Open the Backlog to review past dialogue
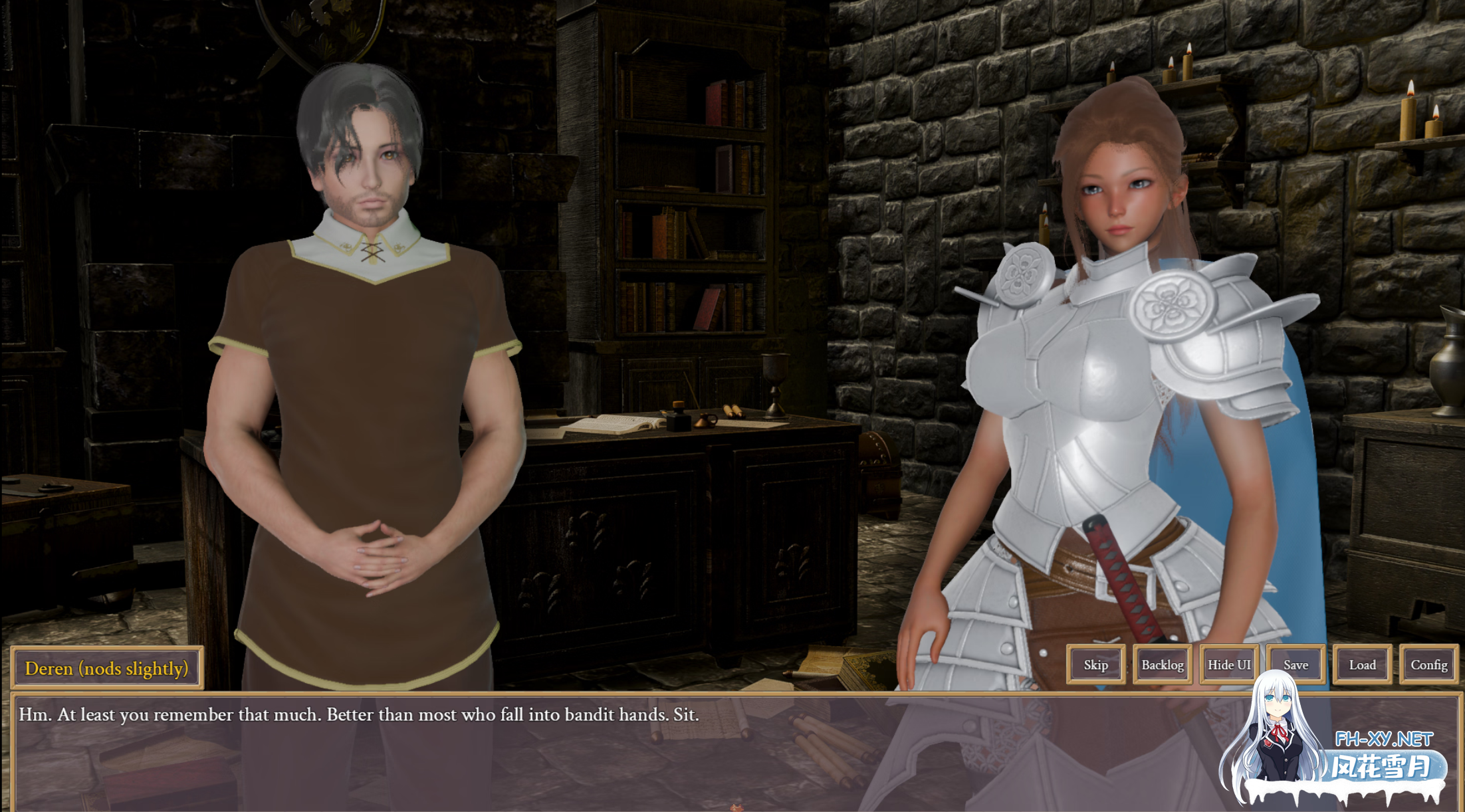Screen dimensions: 1465x812 1163,664
